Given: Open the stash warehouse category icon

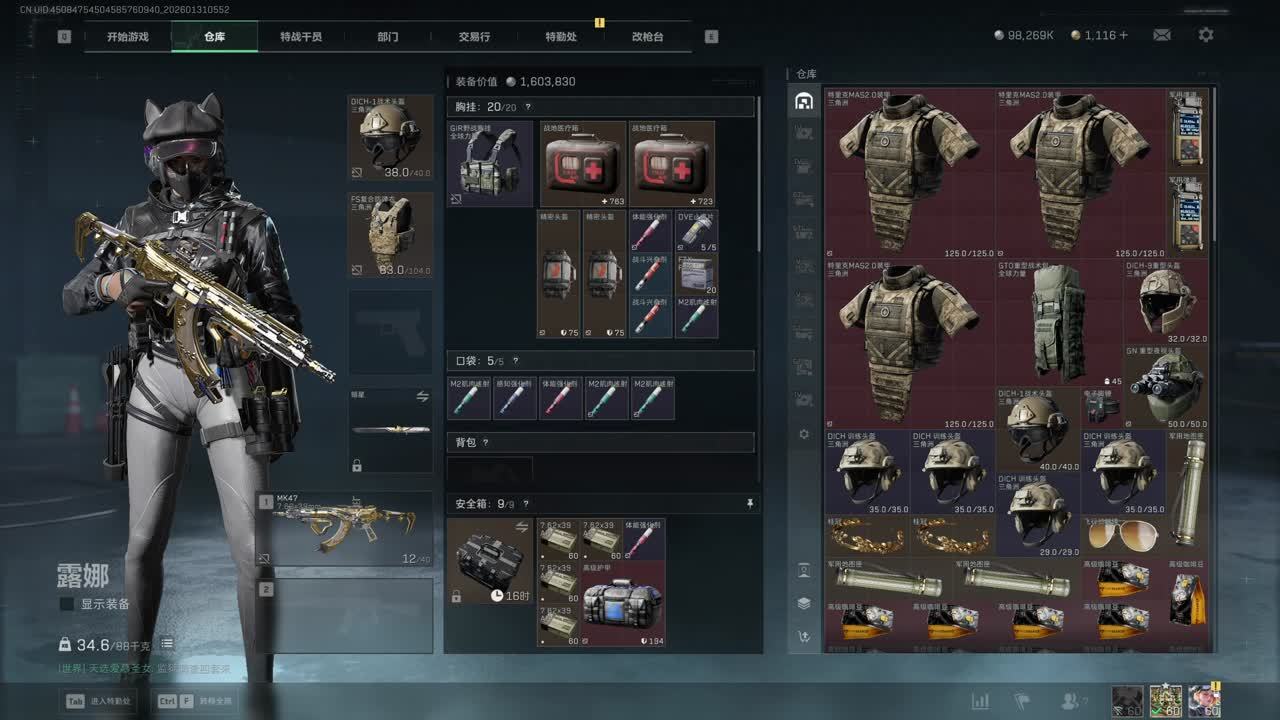Looking at the screenshot, I should (803, 102).
